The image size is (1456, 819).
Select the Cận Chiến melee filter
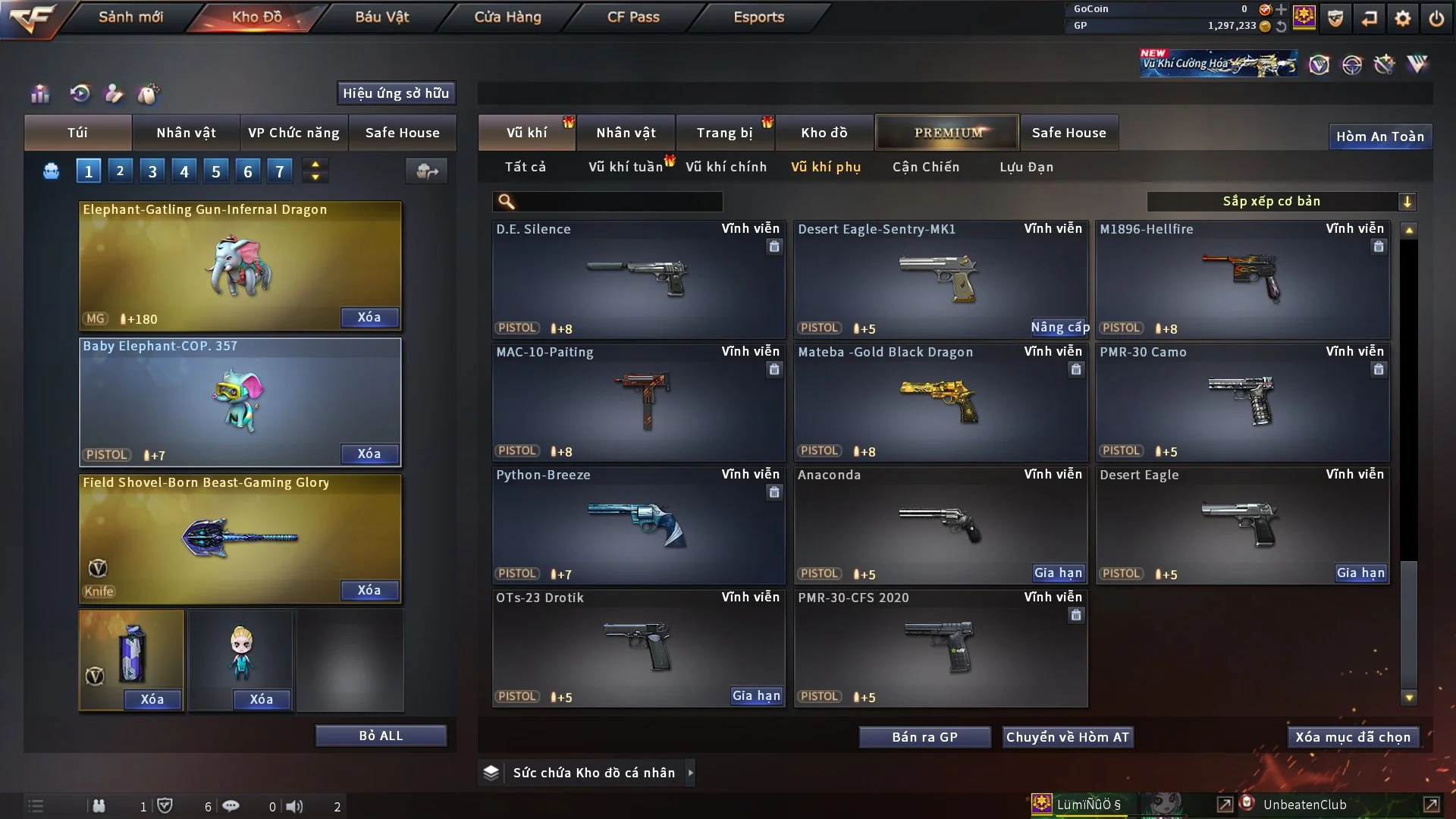click(925, 167)
